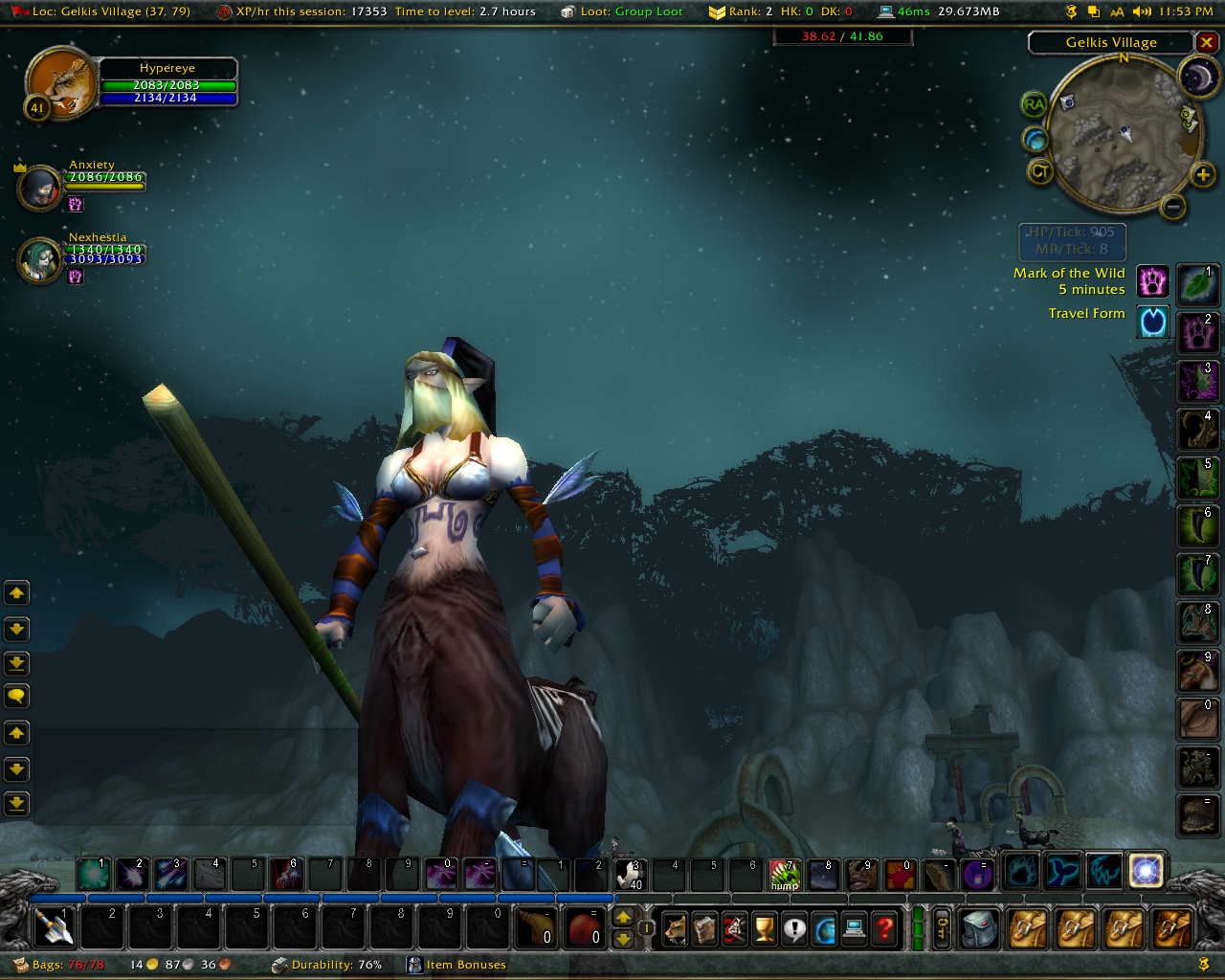Zoom in the minimap with the plus button

(1202, 174)
